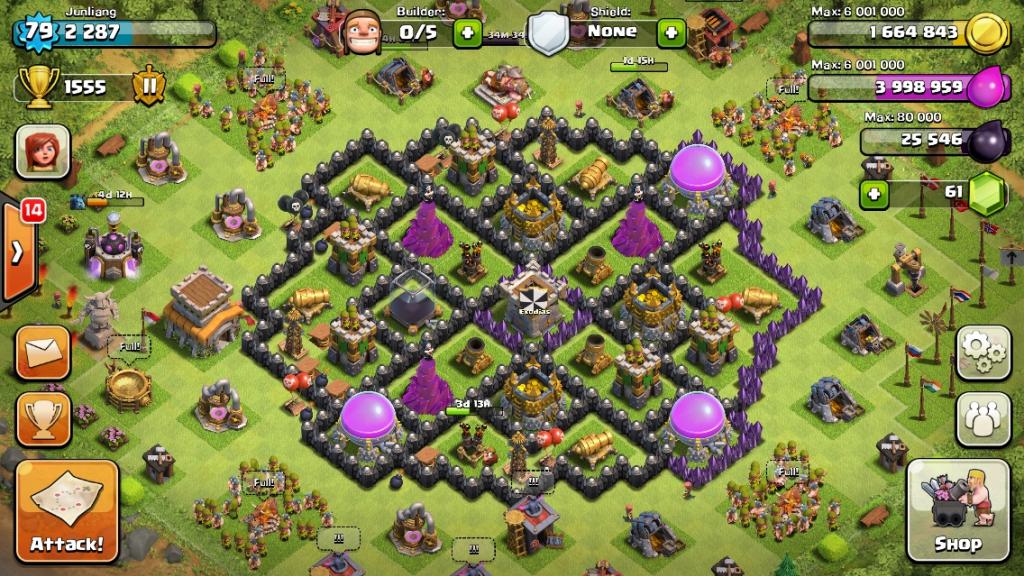
Task: Open the league badge next to trophies
Action: [148, 87]
